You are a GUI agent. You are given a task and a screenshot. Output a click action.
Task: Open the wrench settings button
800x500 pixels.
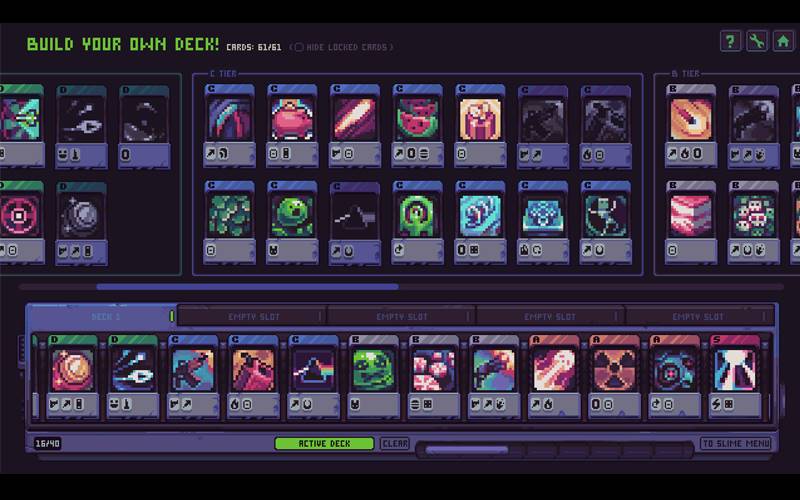pyautogui.click(x=757, y=41)
